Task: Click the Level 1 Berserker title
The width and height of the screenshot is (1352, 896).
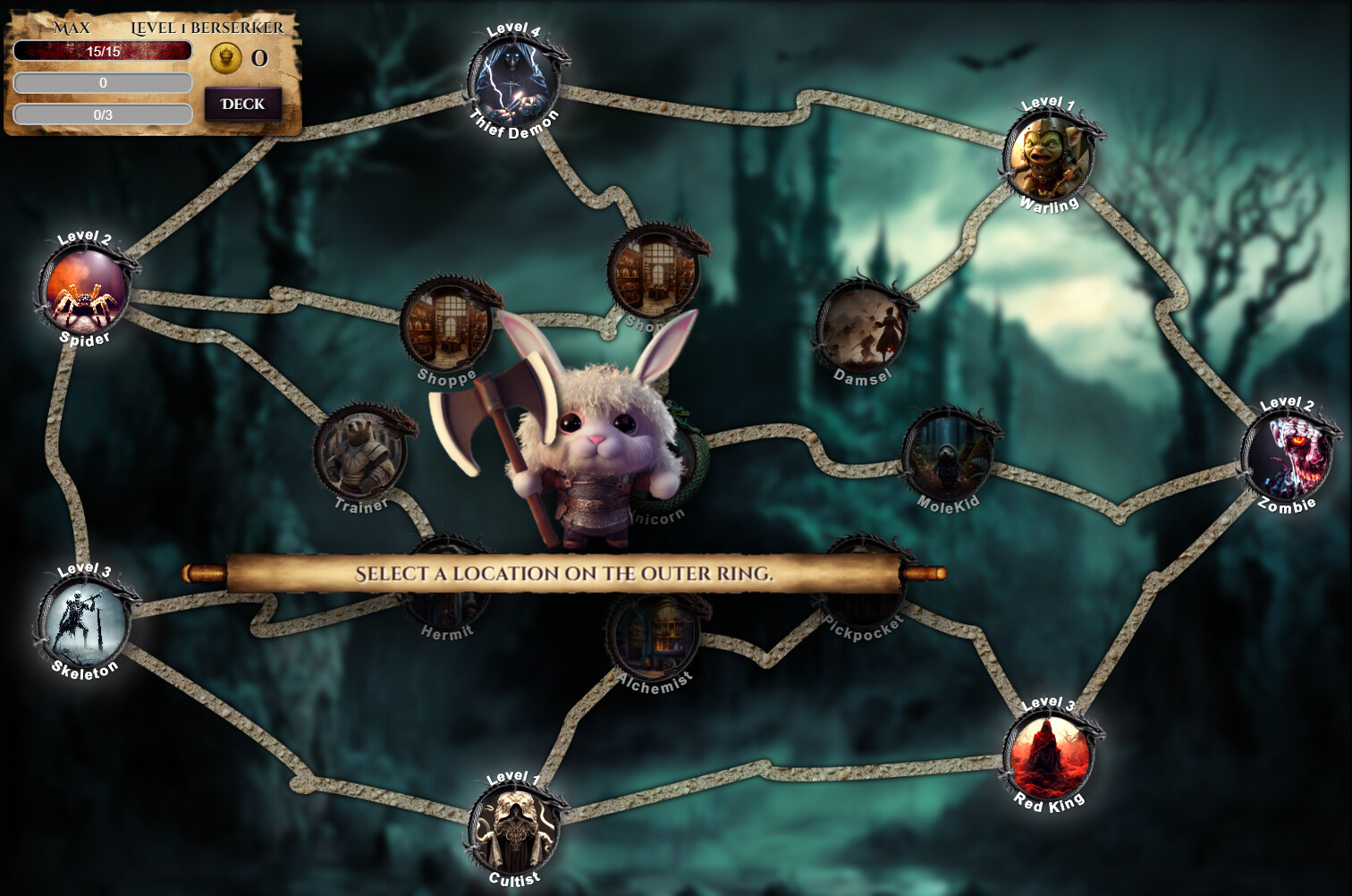Action: tap(207, 28)
